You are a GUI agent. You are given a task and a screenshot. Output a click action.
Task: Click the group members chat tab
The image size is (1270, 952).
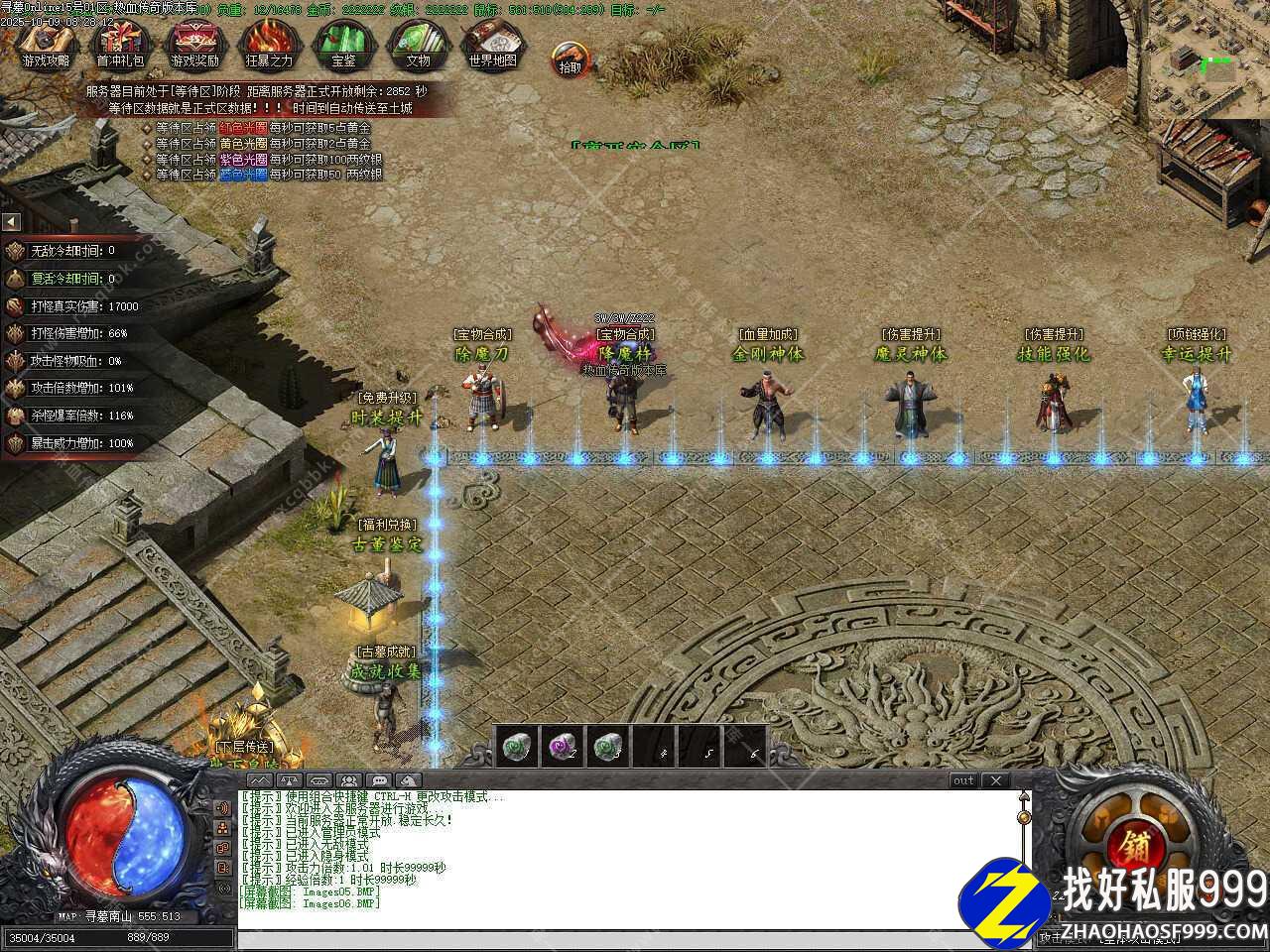click(348, 780)
